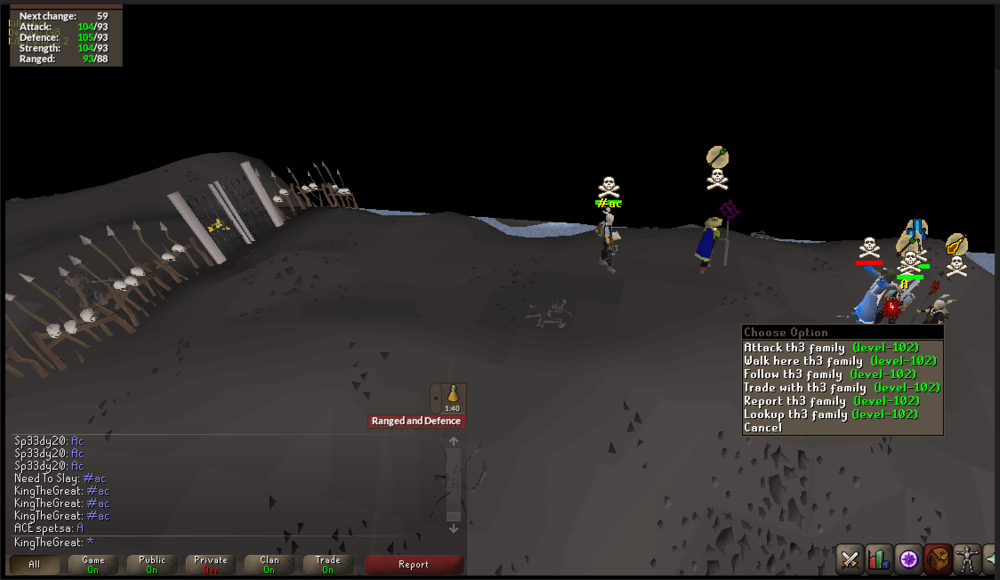Cancel the Choose Option menu
Screen dimensions: 1000x580
click(763, 427)
